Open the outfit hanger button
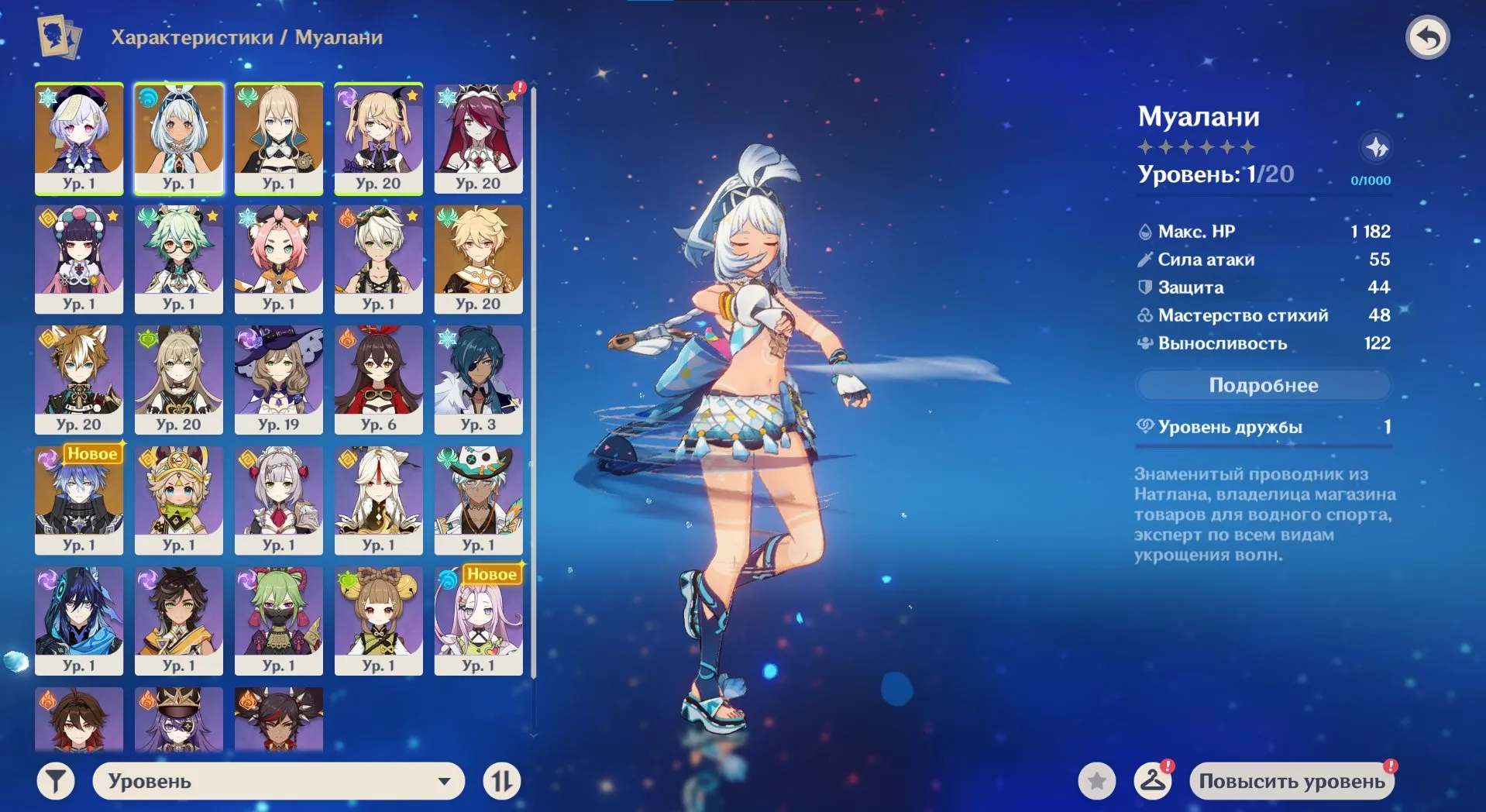The image size is (1486, 812). (1152, 781)
